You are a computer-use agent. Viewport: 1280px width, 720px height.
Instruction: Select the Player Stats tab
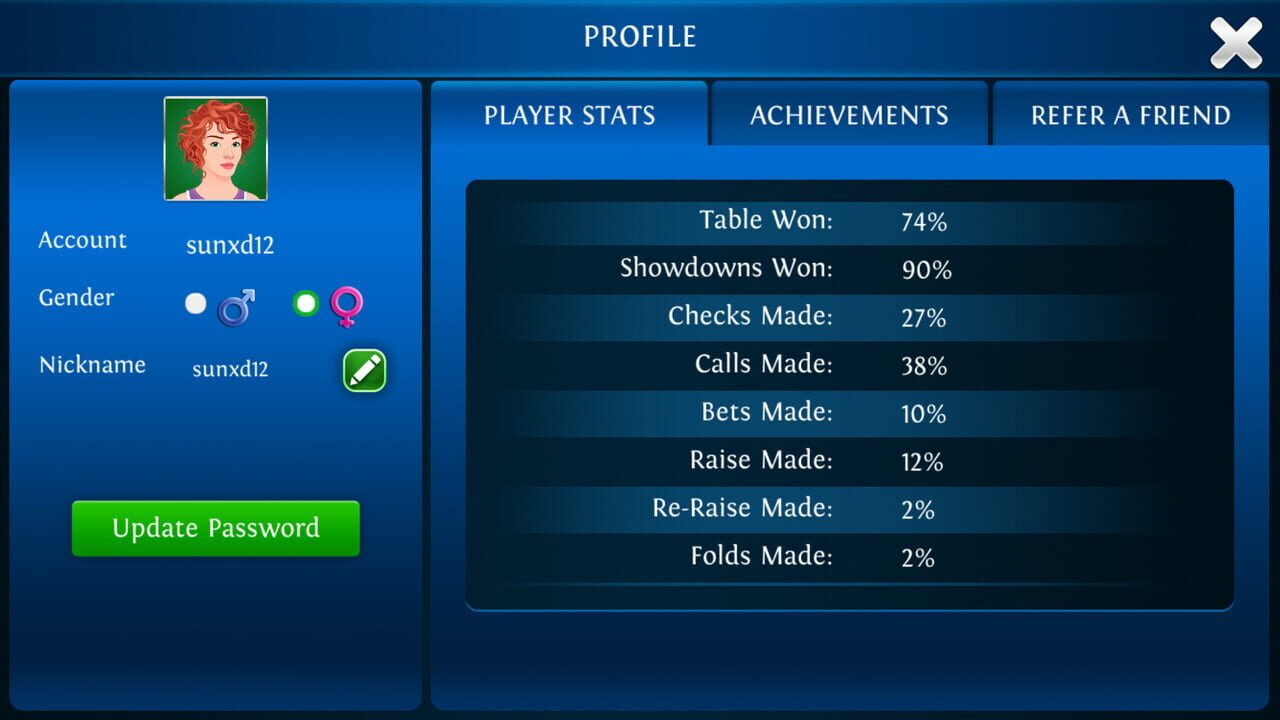coord(569,114)
